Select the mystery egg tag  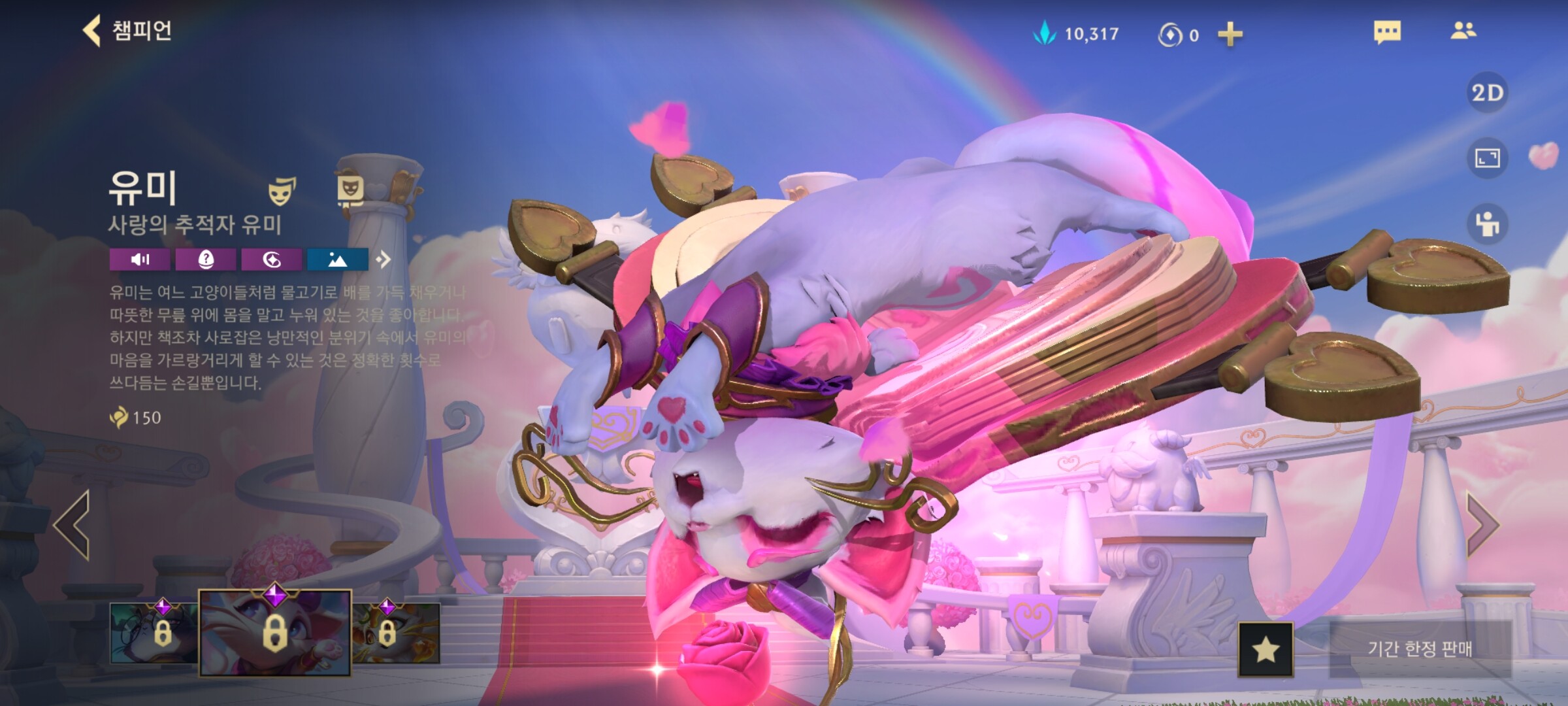point(206,260)
